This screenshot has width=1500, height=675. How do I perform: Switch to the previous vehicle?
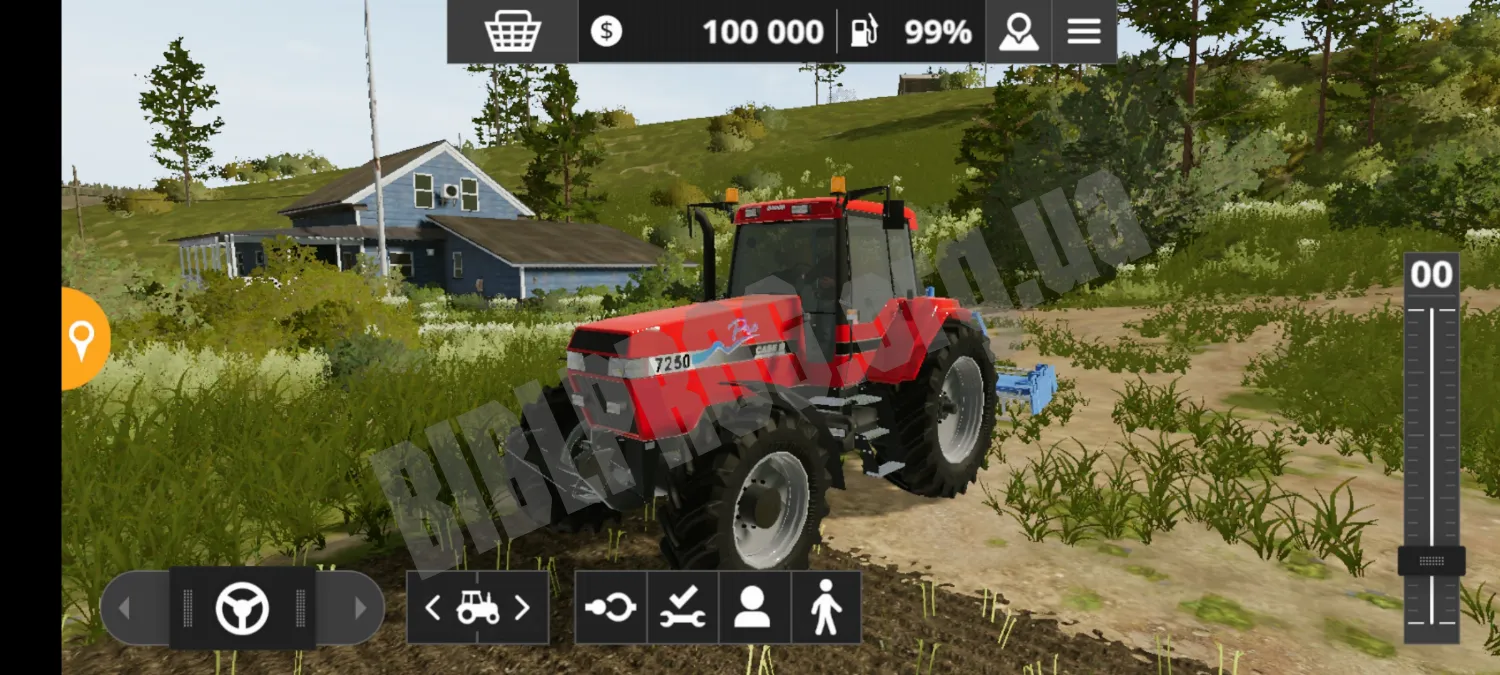click(x=434, y=608)
